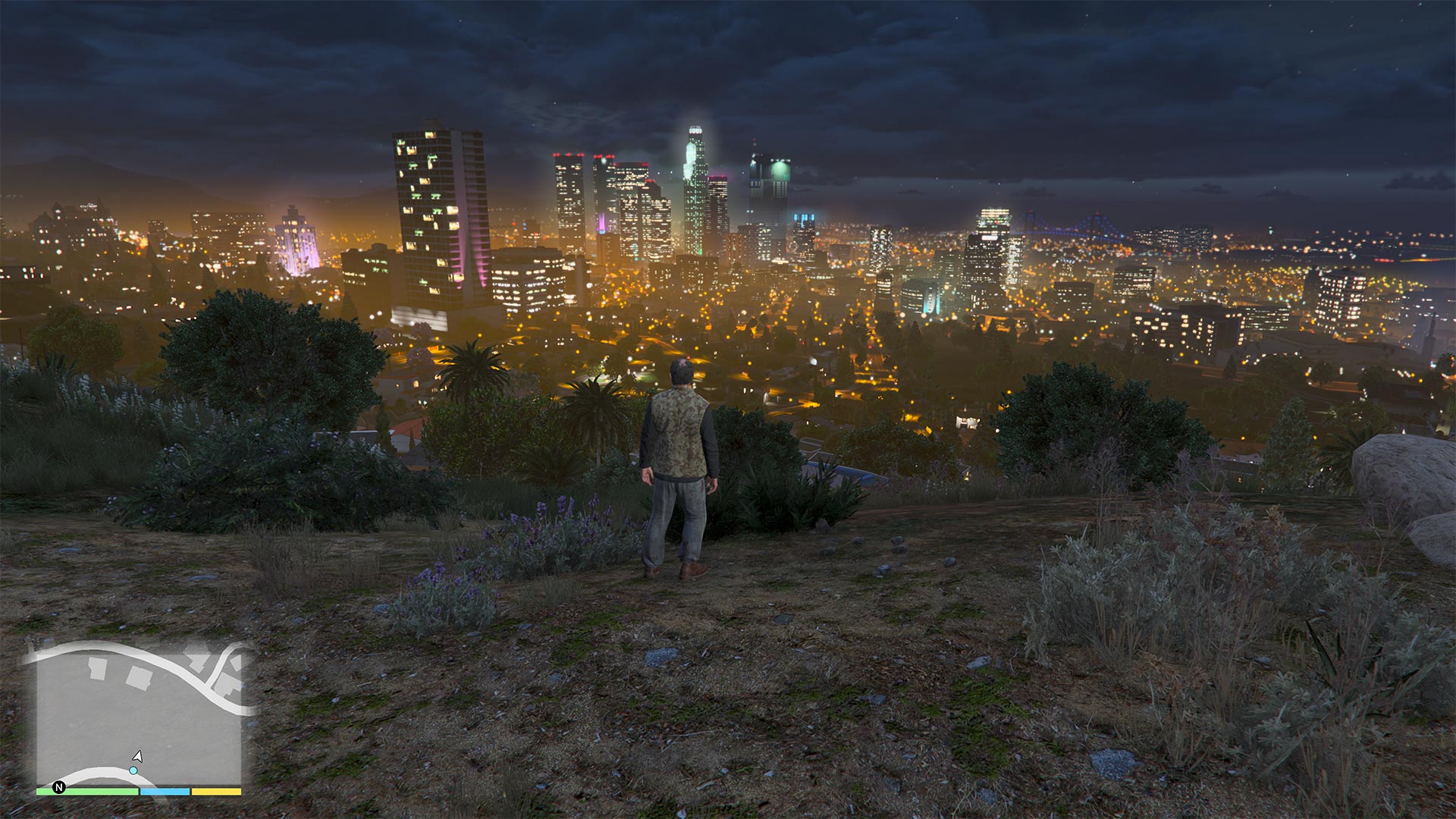The width and height of the screenshot is (1456, 819).
Task: Select the North compass marker on the minimap
Action: pos(59,787)
